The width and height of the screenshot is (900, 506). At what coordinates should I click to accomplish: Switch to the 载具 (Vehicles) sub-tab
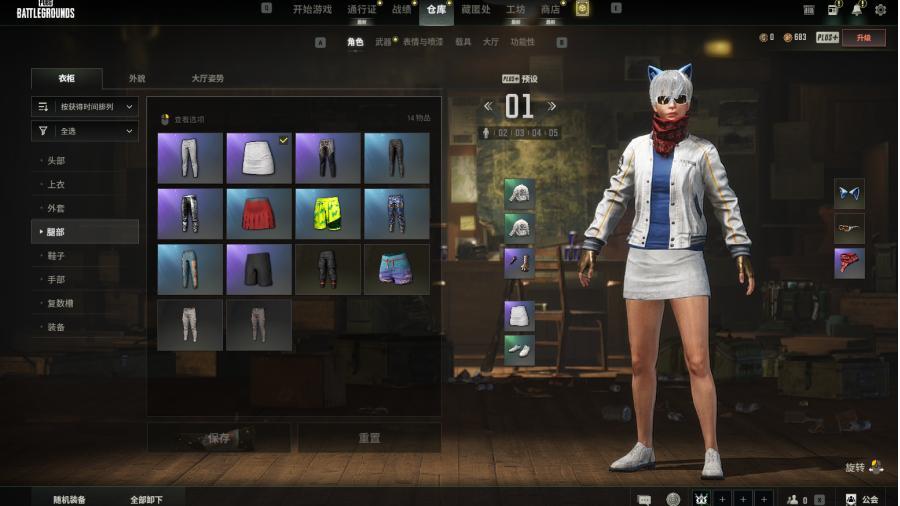[x=463, y=42]
